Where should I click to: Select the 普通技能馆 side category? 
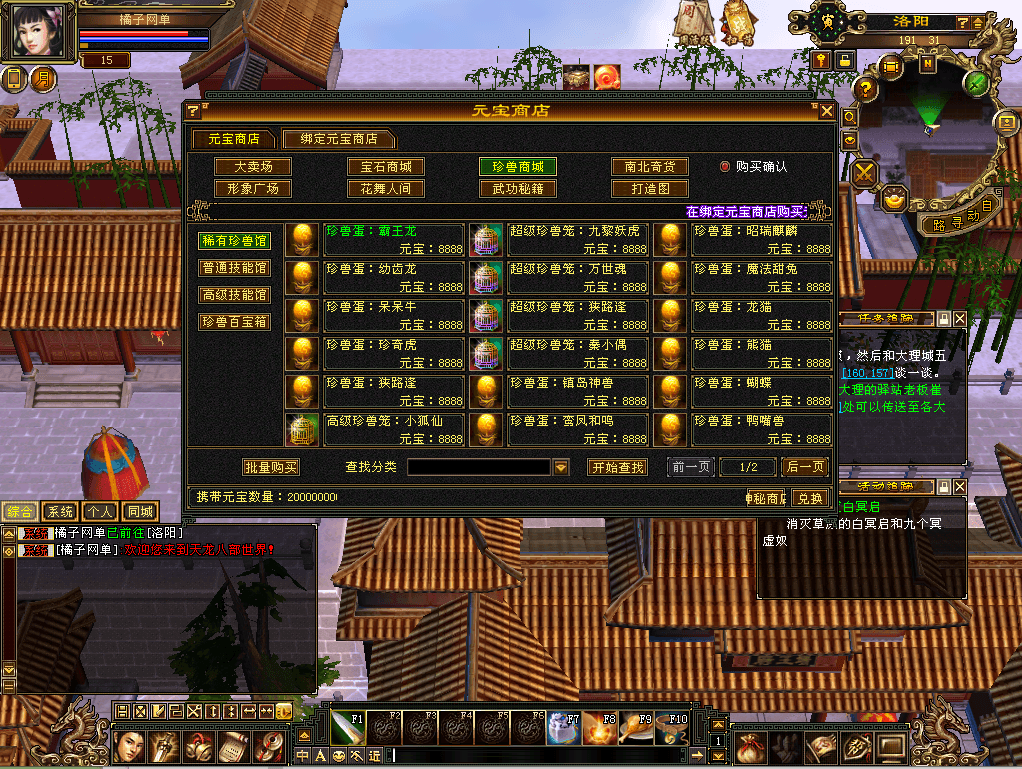point(235,268)
